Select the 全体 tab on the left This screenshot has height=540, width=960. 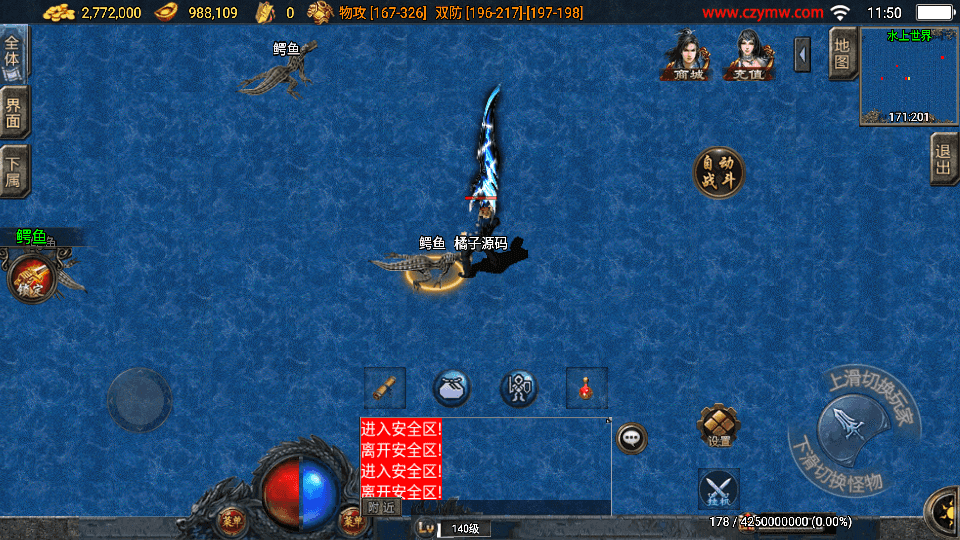click(x=14, y=51)
